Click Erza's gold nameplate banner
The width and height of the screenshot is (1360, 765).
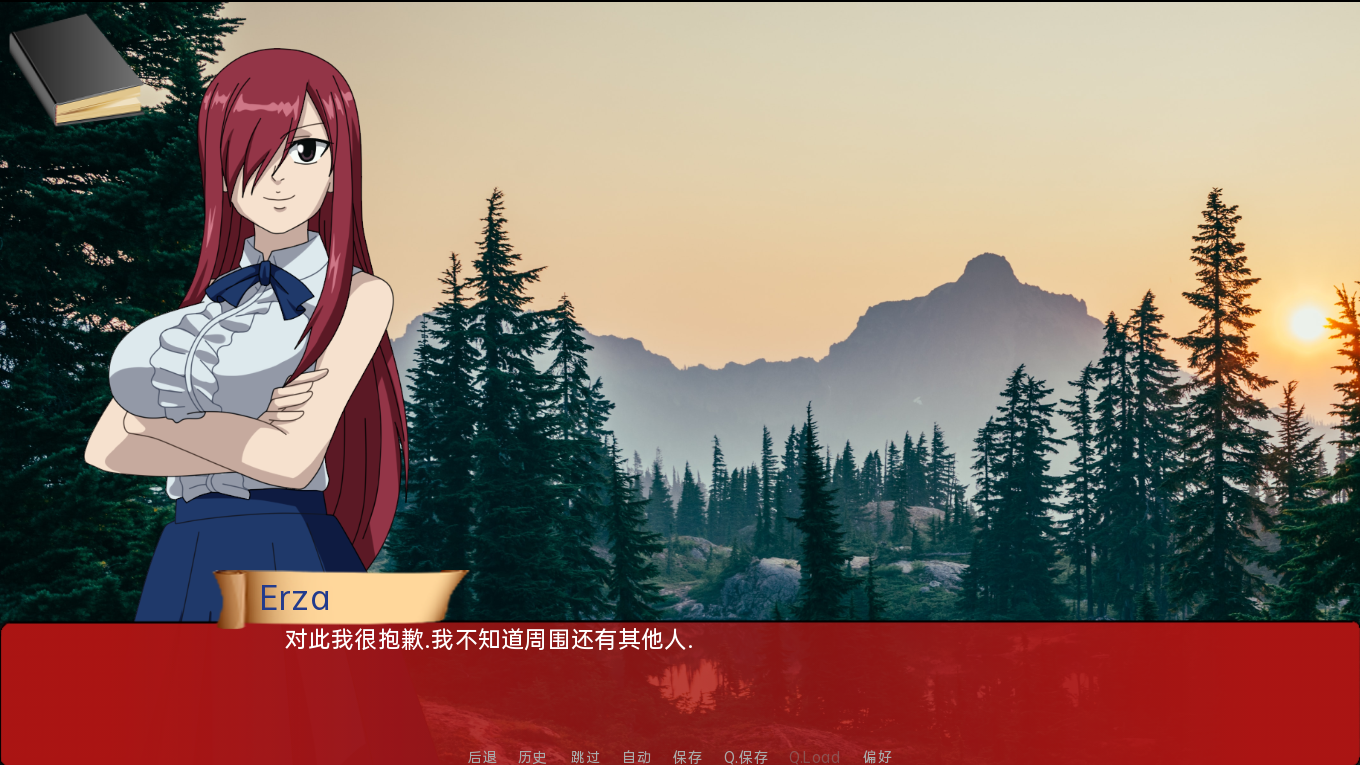point(340,596)
